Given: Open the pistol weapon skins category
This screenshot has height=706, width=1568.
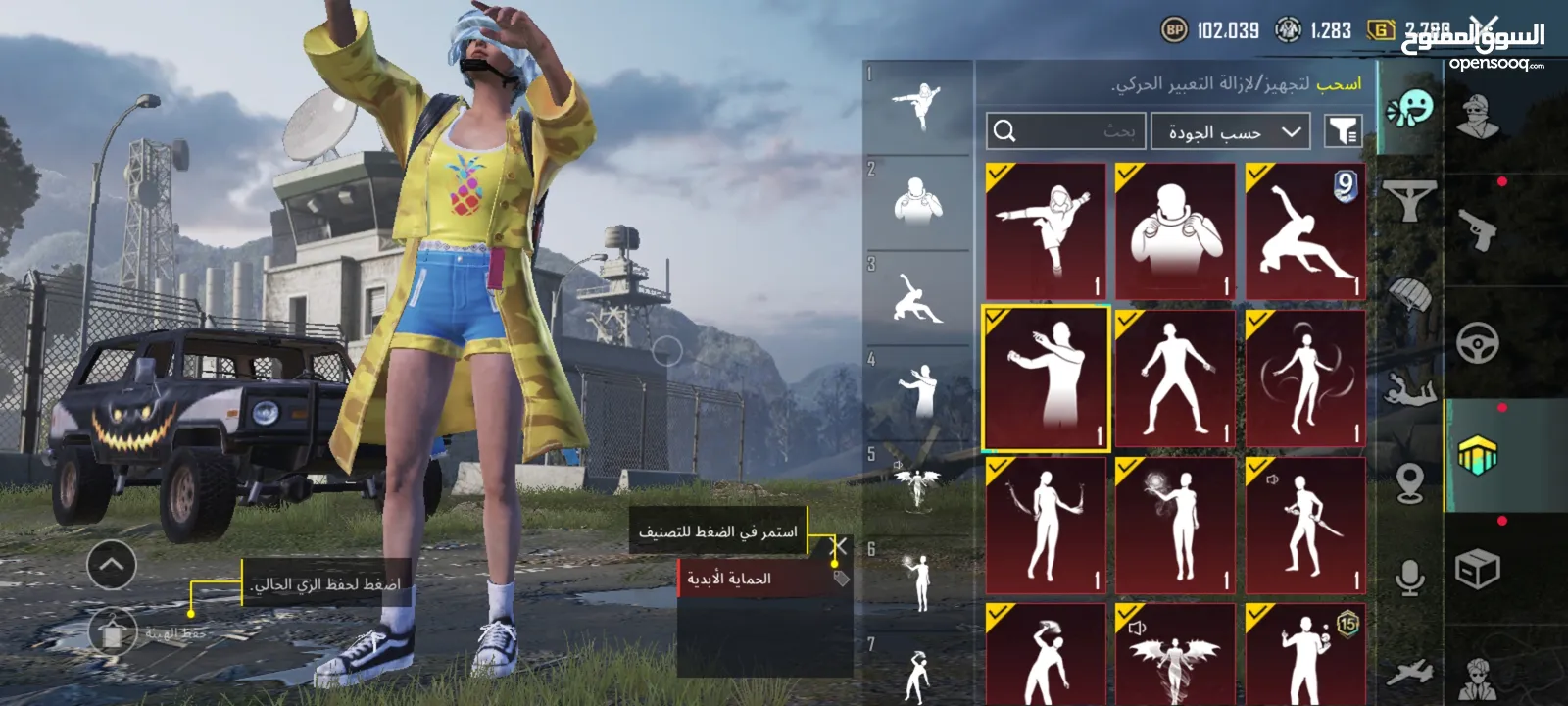Looking at the screenshot, I should coord(1477,228).
